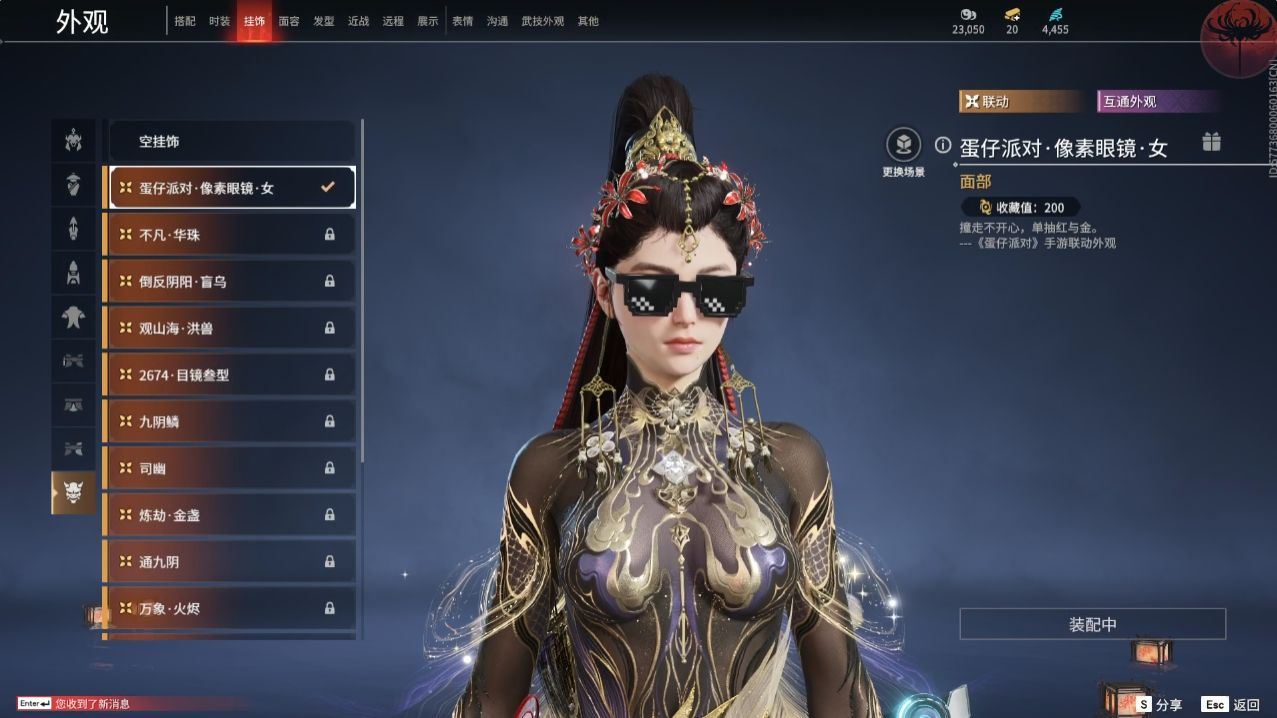Image resolution: width=1277 pixels, height=718 pixels.
Task: Click the 炼劫·金盏 list entry
Action: pos(230,515)
